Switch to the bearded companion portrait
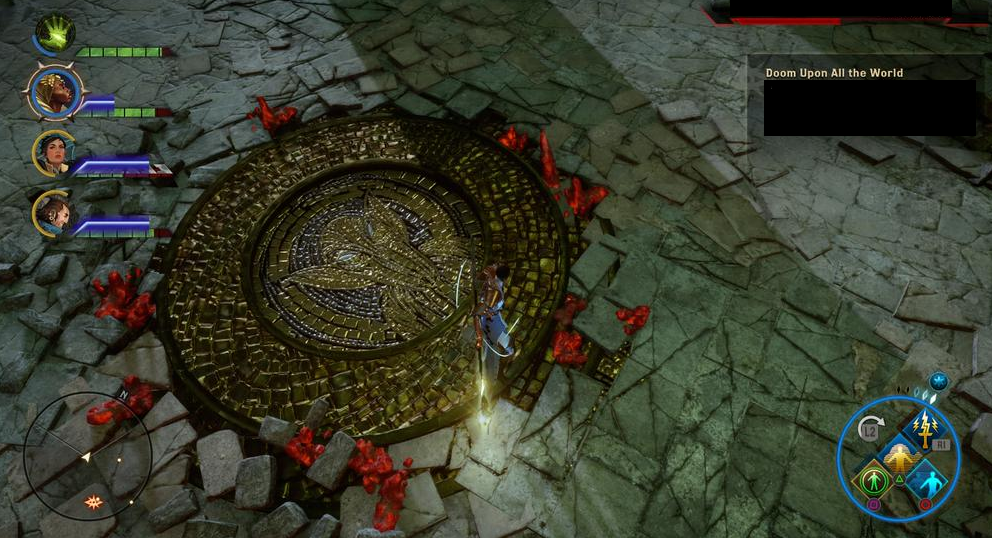The width and height of the screenshot is (992, 538). [x=53, y=212]
